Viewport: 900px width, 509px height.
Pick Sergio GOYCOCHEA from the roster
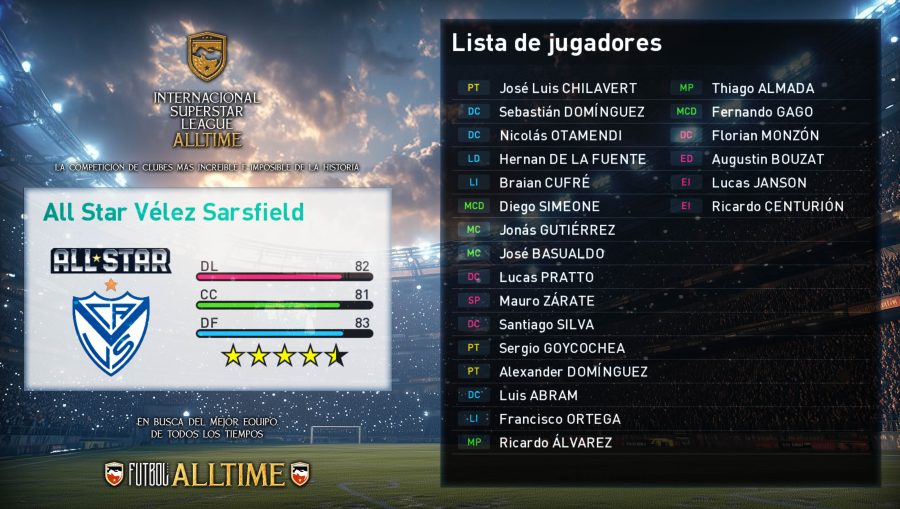[x=562, y=348]
